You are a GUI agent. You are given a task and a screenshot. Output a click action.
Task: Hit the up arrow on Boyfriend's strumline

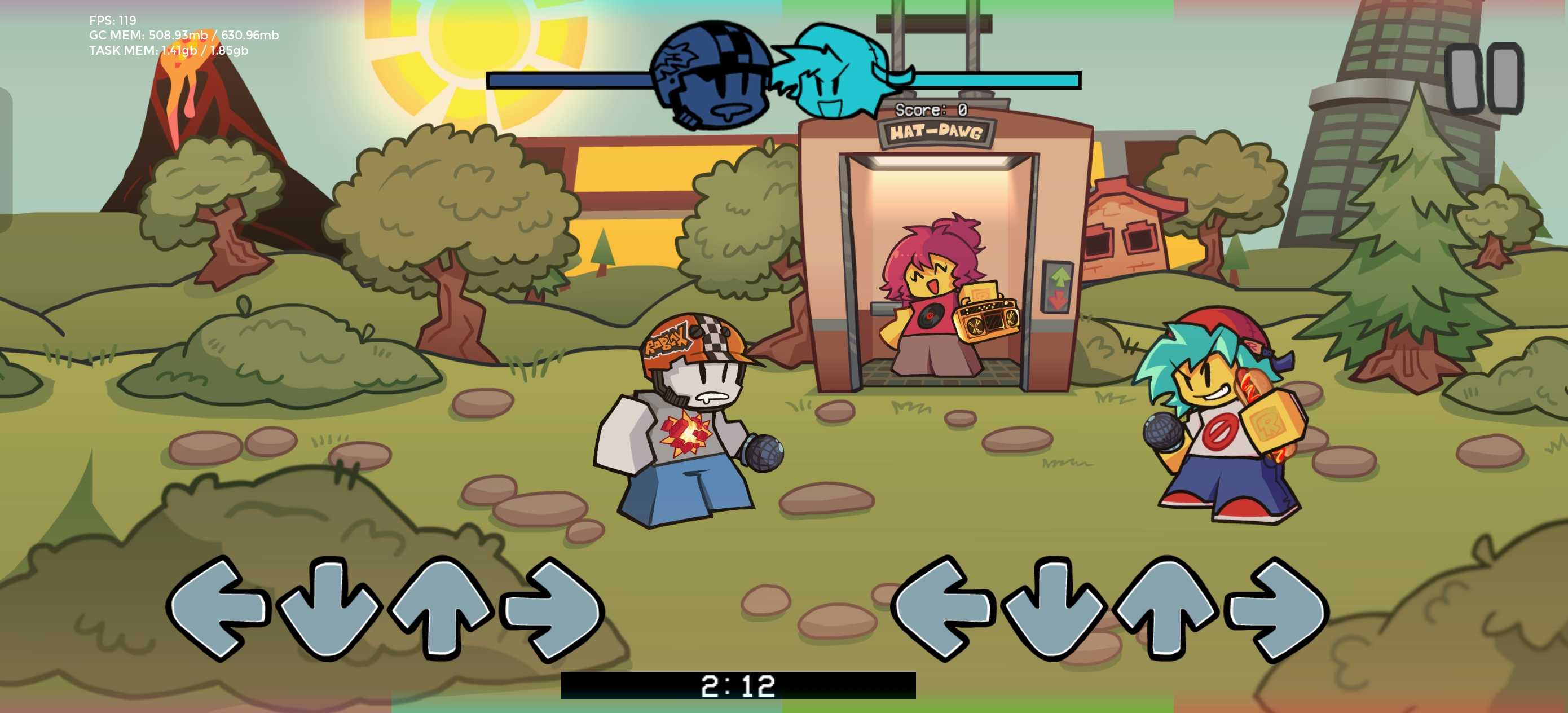click(x=1165, y=607)
